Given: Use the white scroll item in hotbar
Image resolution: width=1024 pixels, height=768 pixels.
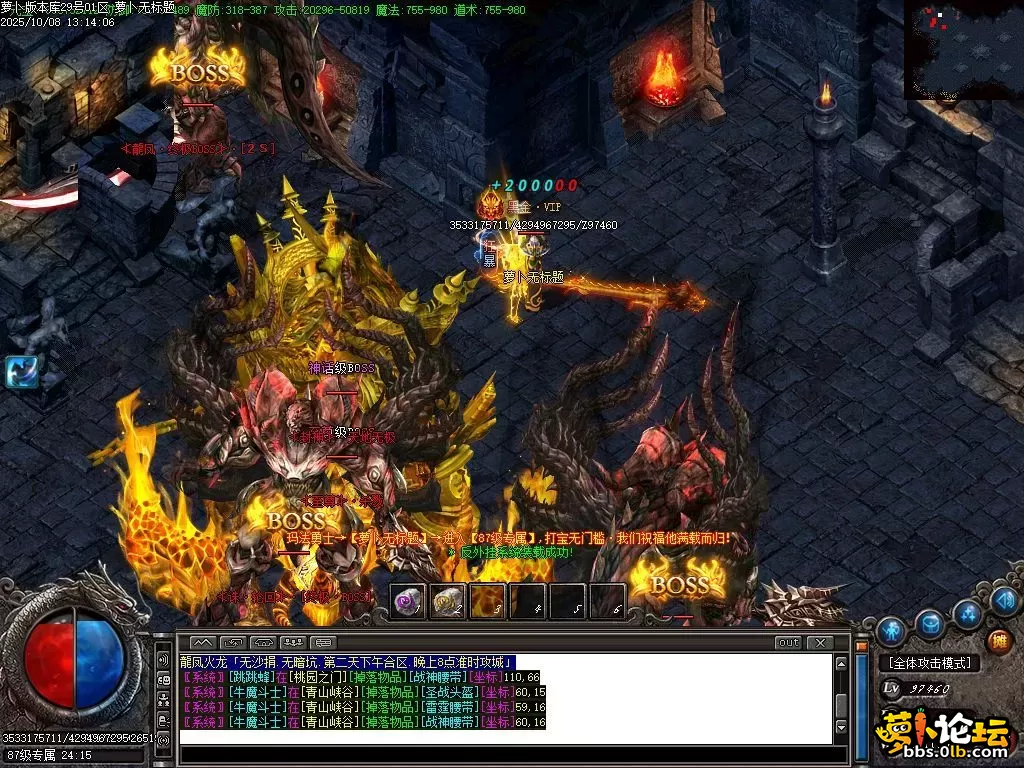Looking at the screenshot, I should [x=447, y=601].
